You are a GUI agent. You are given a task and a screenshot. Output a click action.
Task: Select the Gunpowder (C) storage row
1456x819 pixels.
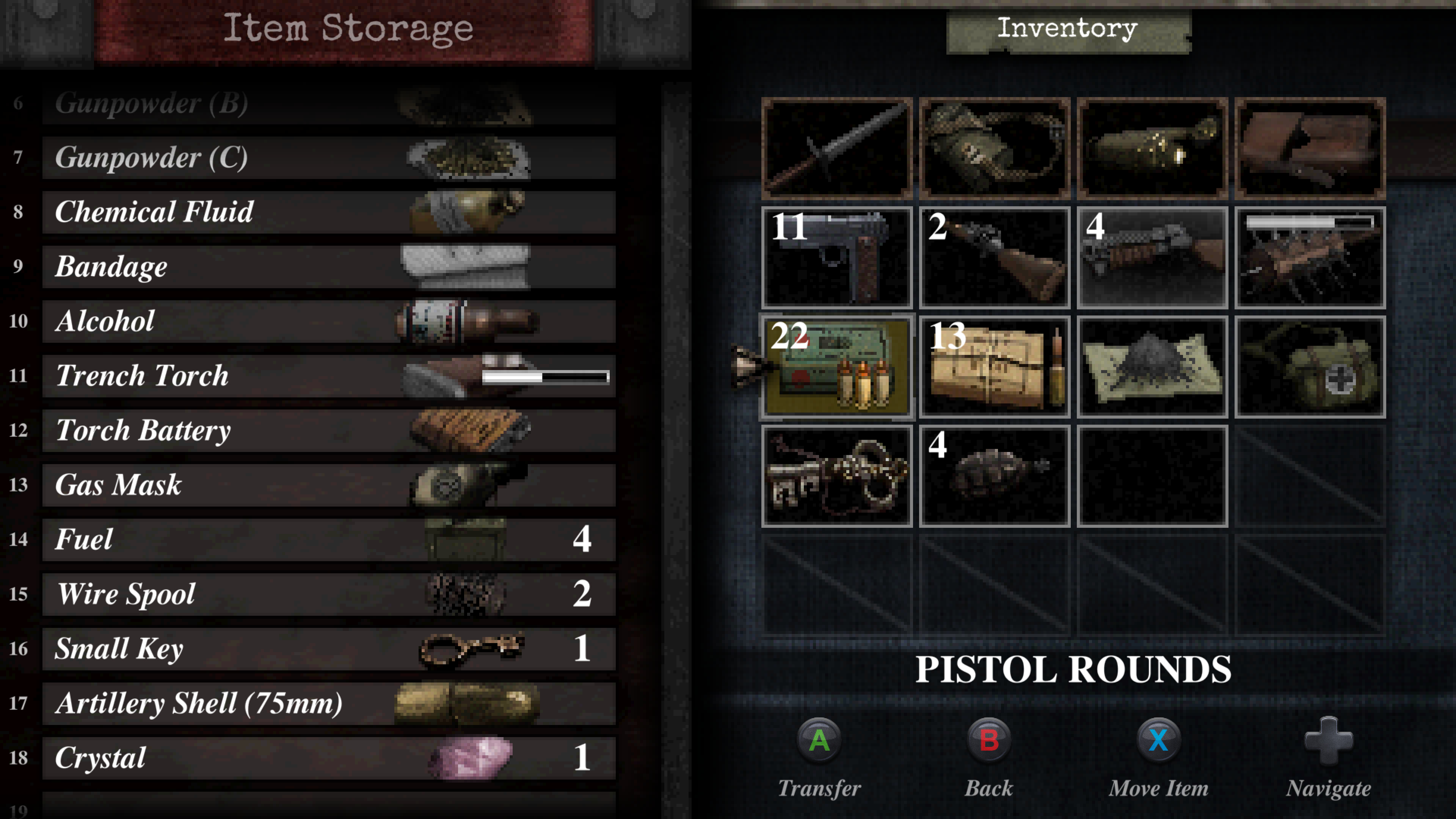coord(328,158)
